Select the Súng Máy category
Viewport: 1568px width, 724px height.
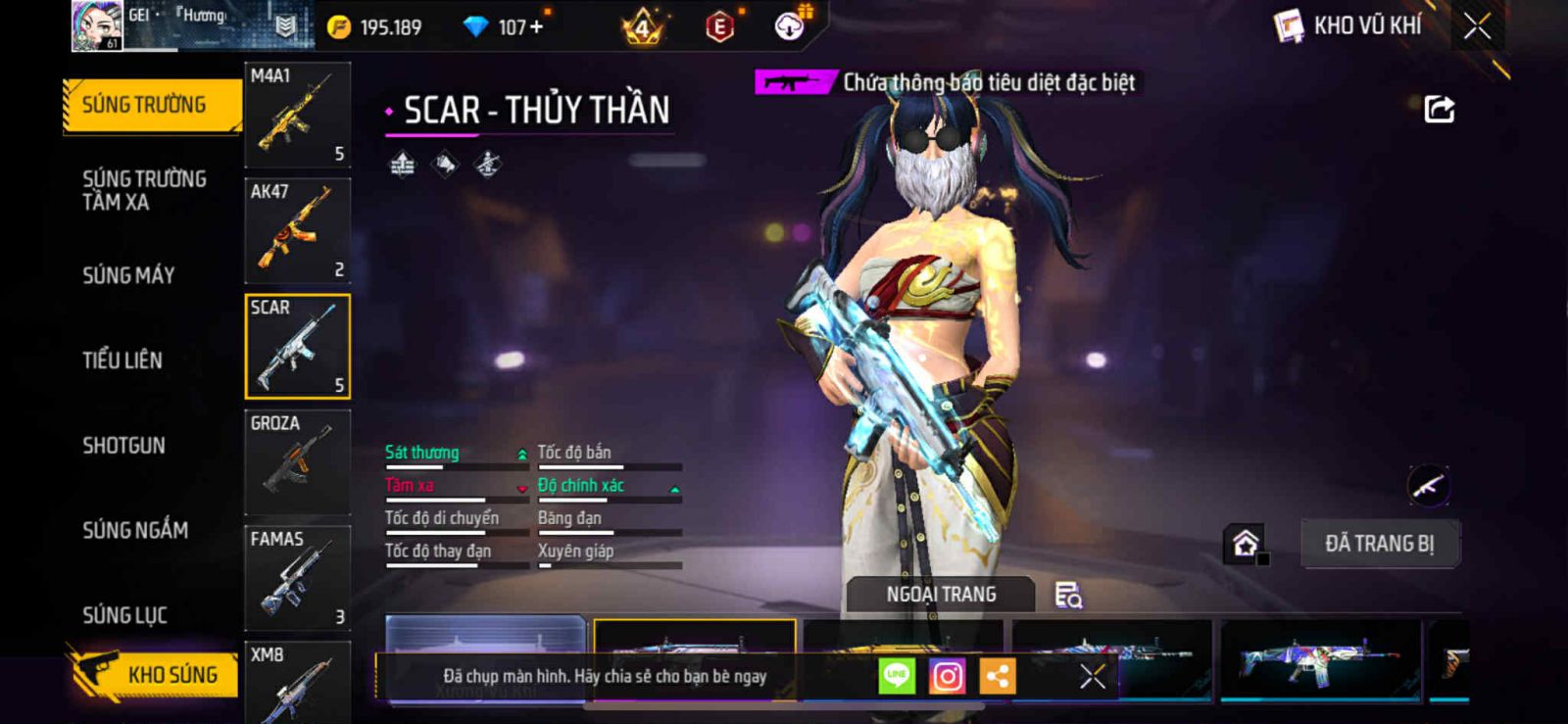[128, 275]
